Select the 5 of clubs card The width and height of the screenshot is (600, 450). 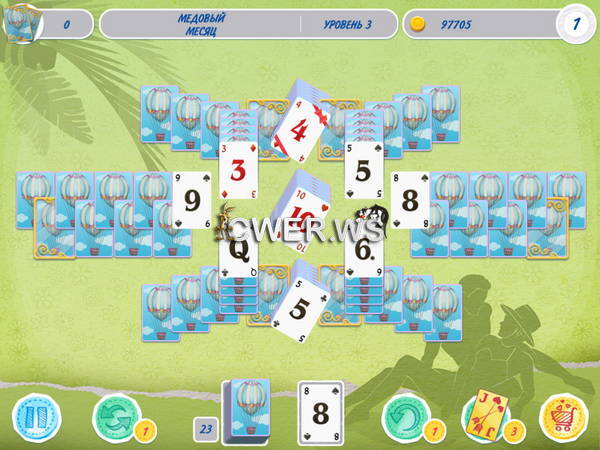click(297, 307)
